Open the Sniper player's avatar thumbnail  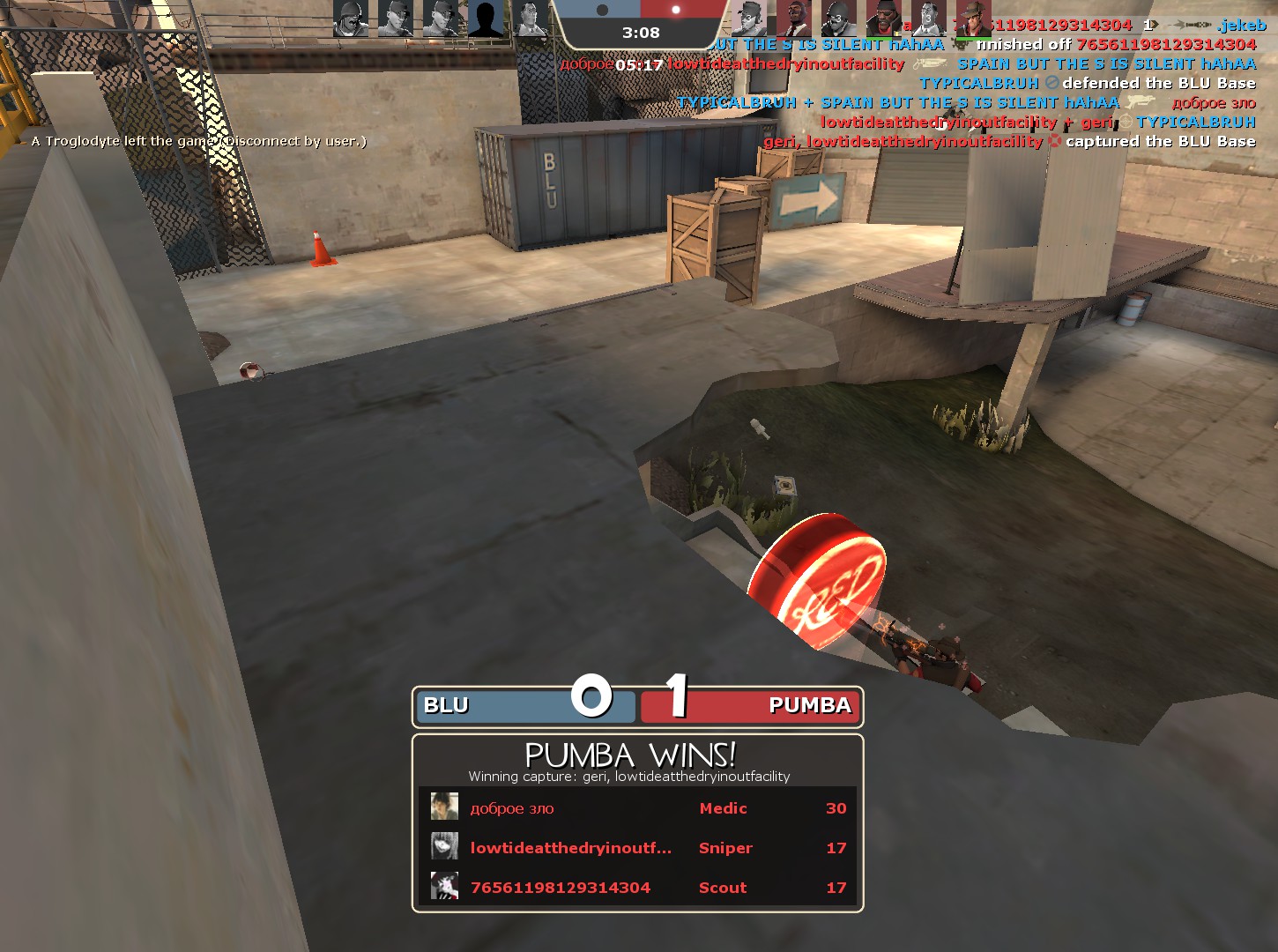pyautogui.click(x=444, y=846)
